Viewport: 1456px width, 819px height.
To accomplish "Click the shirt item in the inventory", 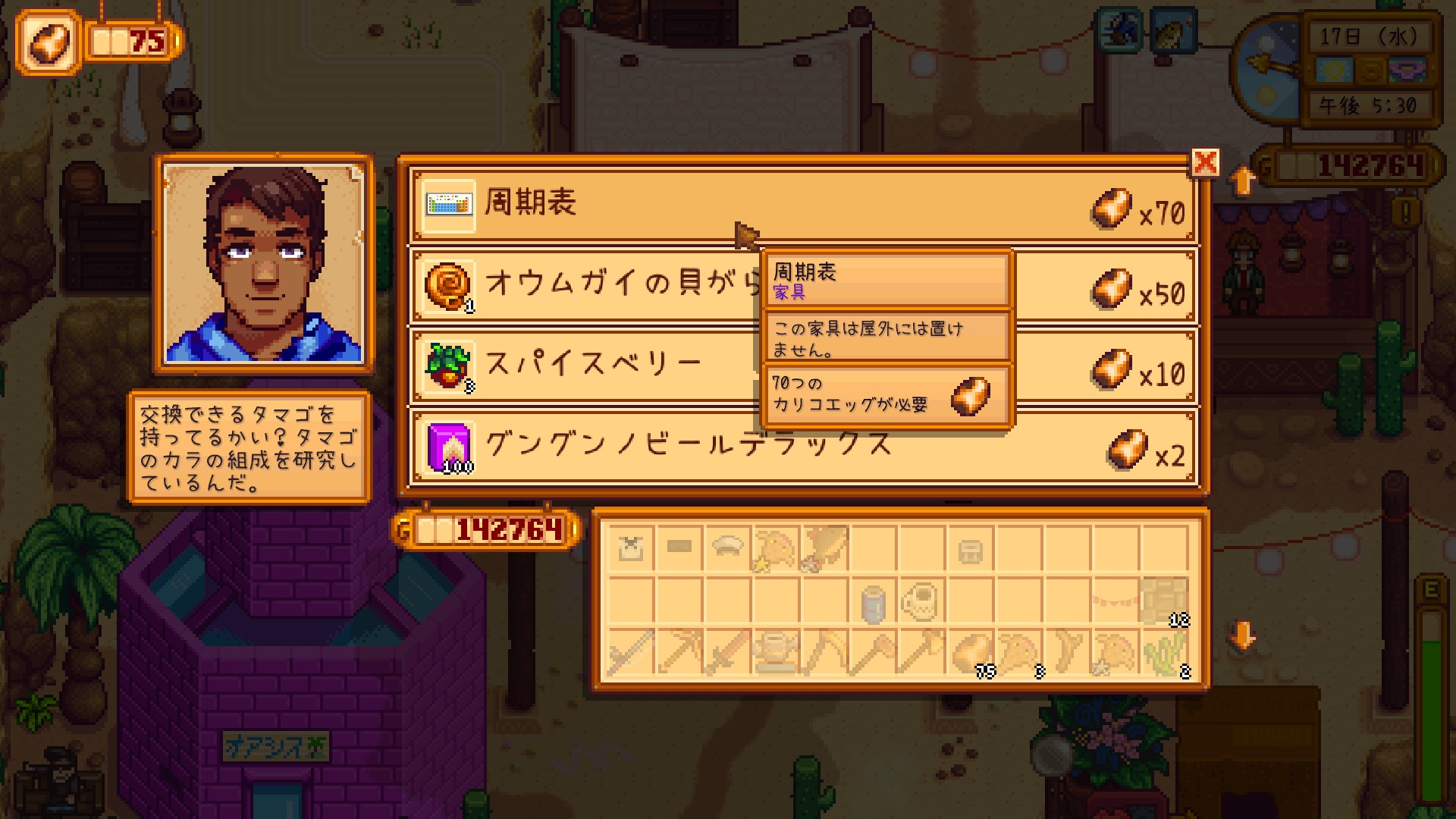I will click(631, 549).
